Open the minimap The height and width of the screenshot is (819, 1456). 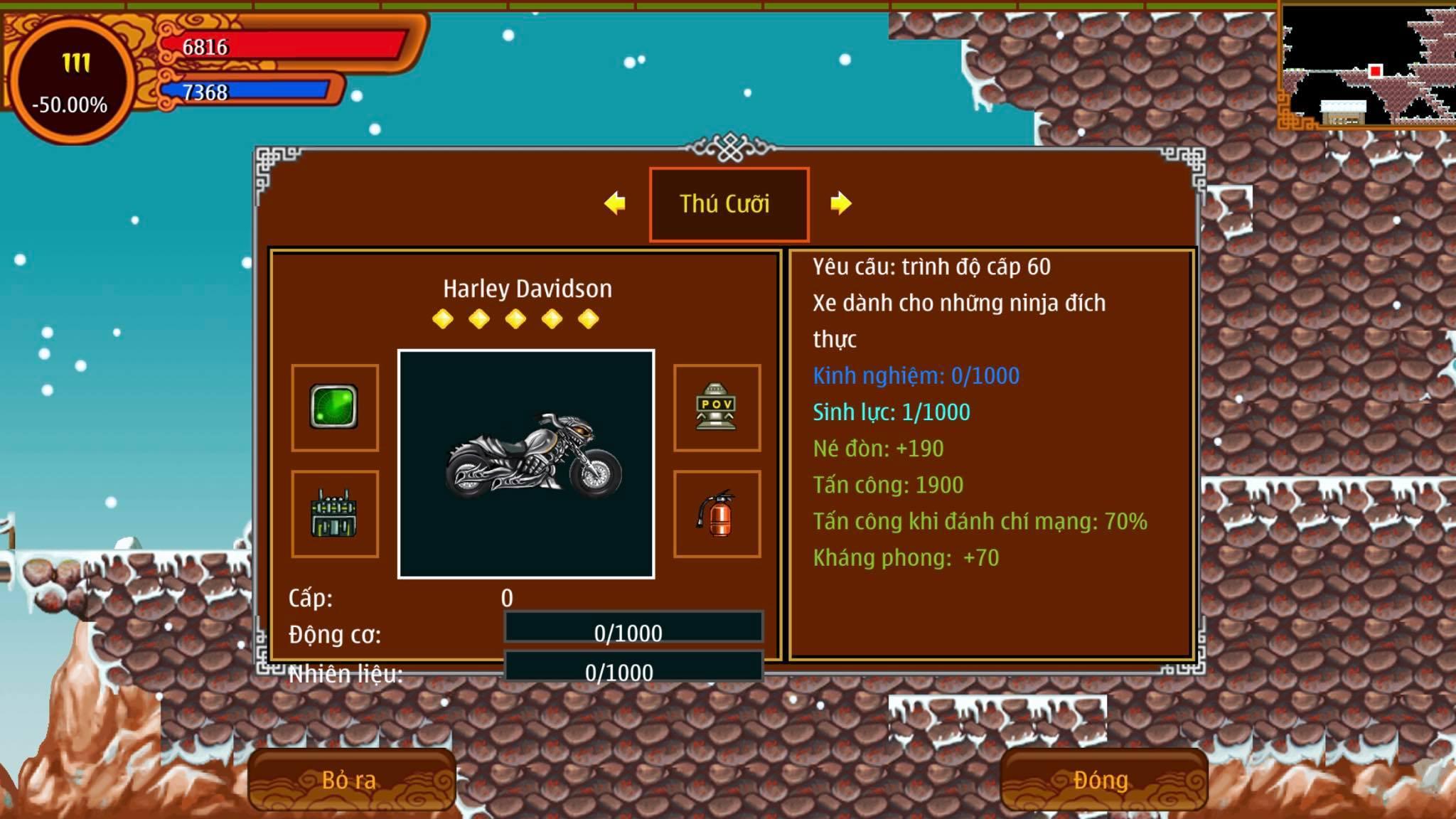(x=1366, y=65)
